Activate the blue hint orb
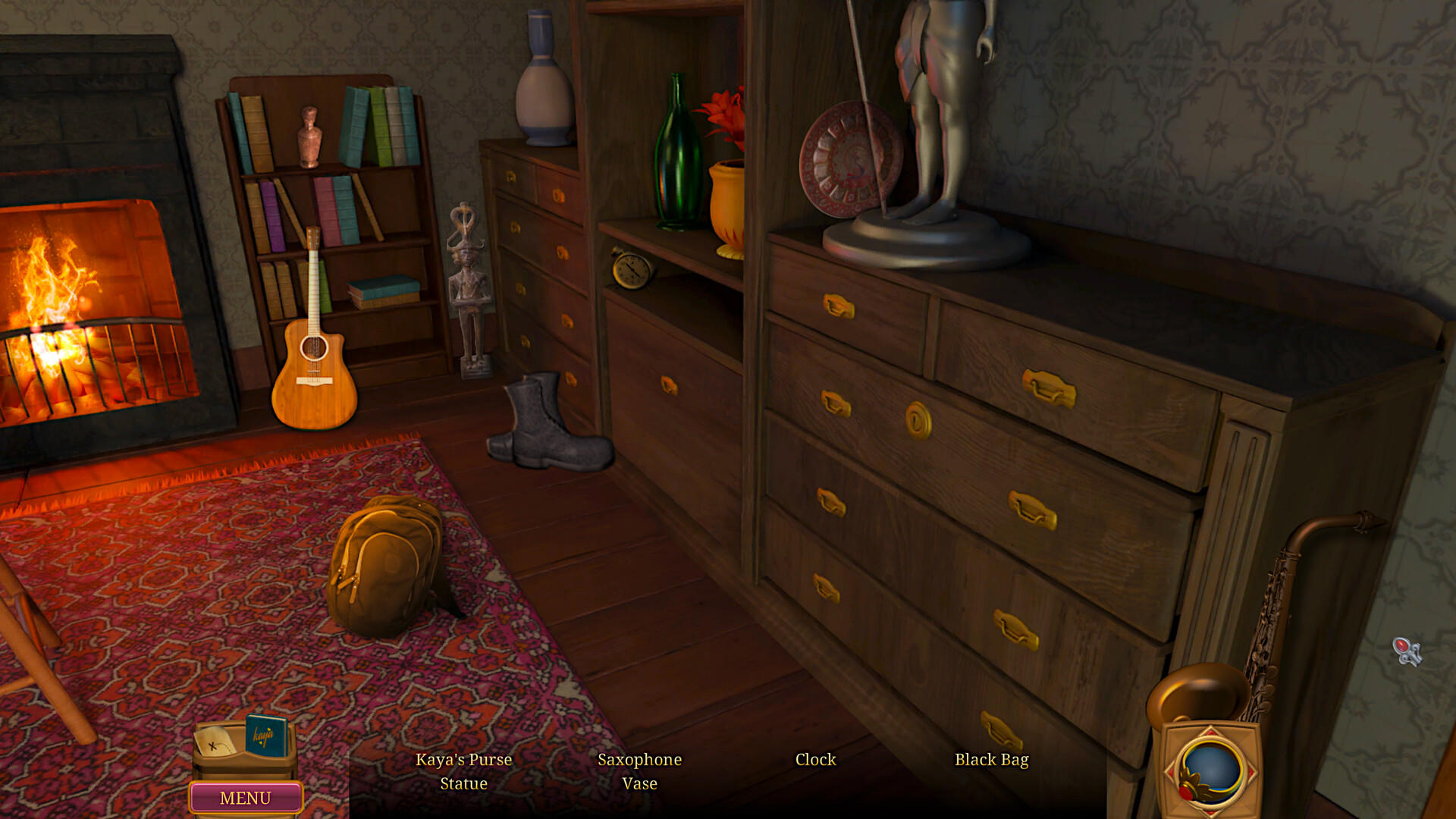The width and height of the screenshot is (1456, 819). 1210,768
